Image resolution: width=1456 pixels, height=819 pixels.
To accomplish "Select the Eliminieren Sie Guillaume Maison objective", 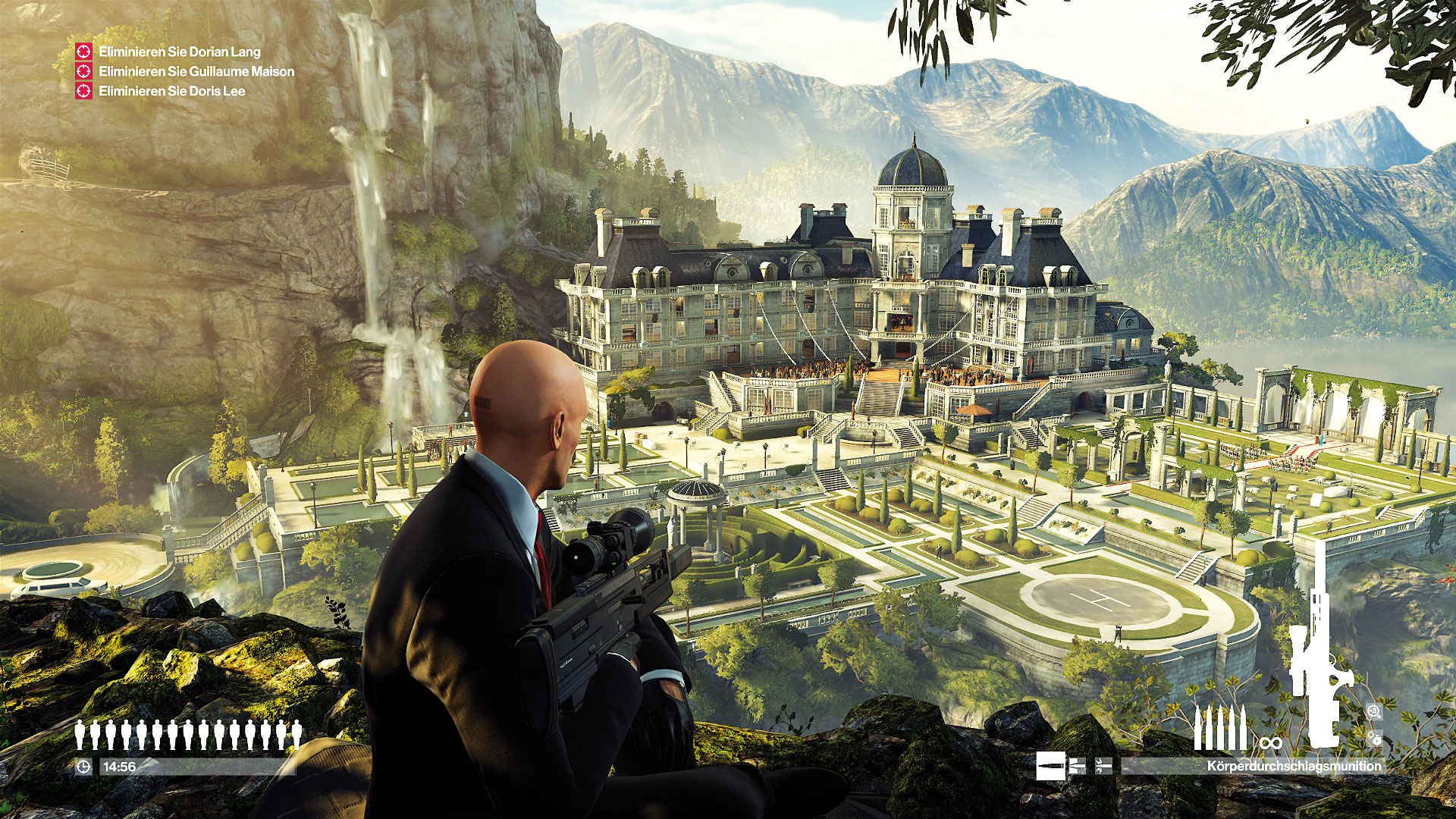I will [196, 71].
